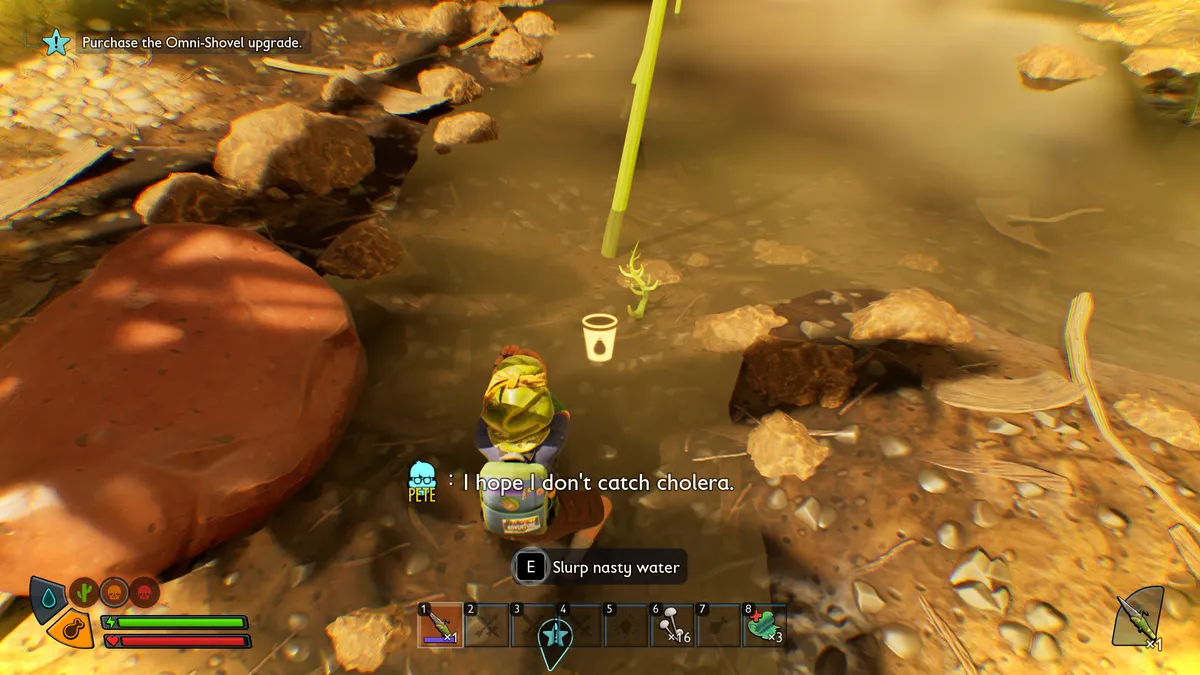The width and height of the screenshot is (1200, 675).
Task: Click the orange skull status effect icon
Action: (115, 592)
